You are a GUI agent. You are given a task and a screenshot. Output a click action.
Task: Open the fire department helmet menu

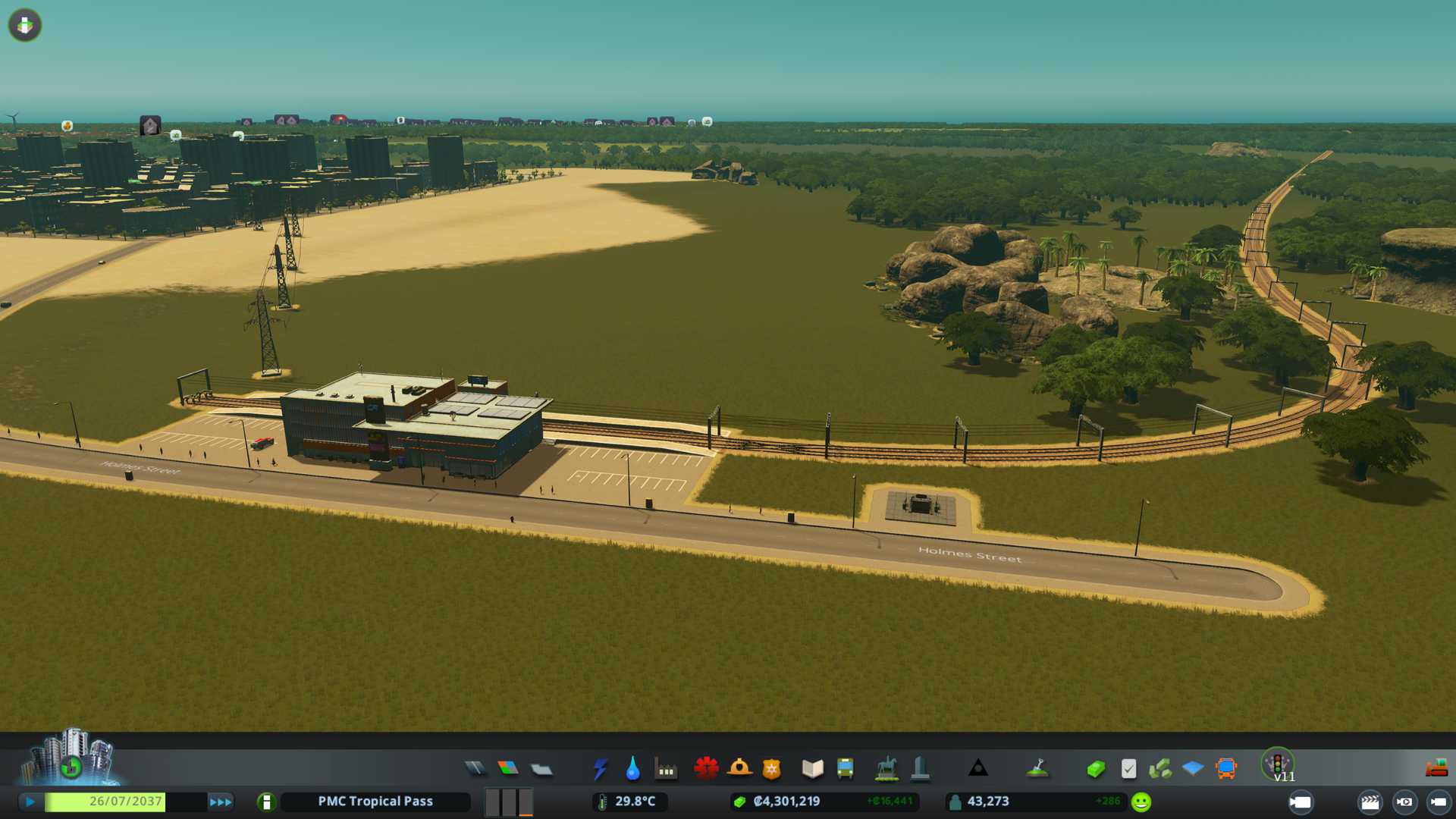click(x=739, y=769)
